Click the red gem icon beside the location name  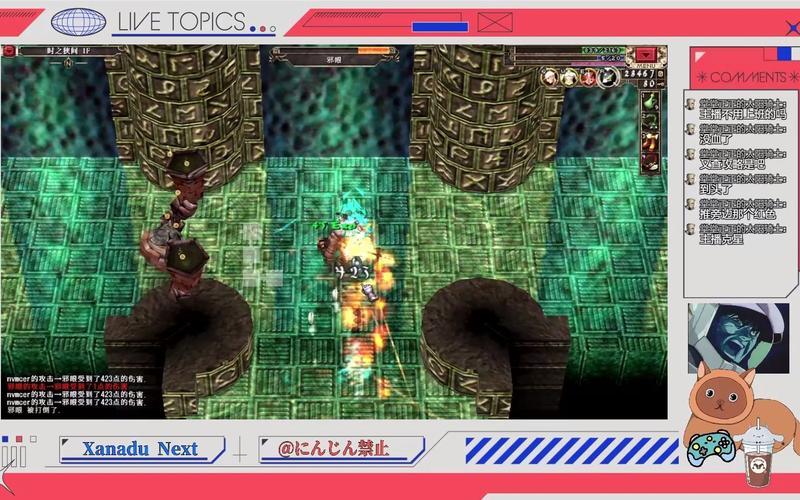pos(10,50)
